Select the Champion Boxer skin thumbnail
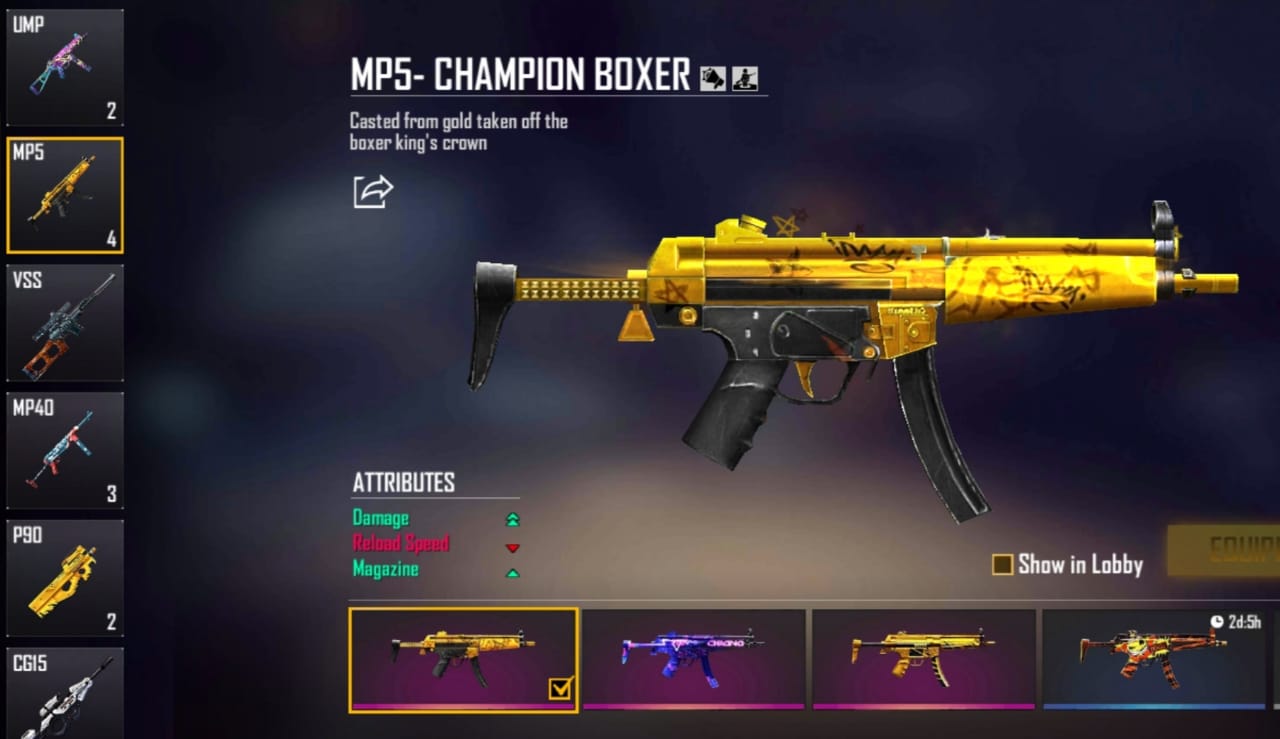 point(462,660)
